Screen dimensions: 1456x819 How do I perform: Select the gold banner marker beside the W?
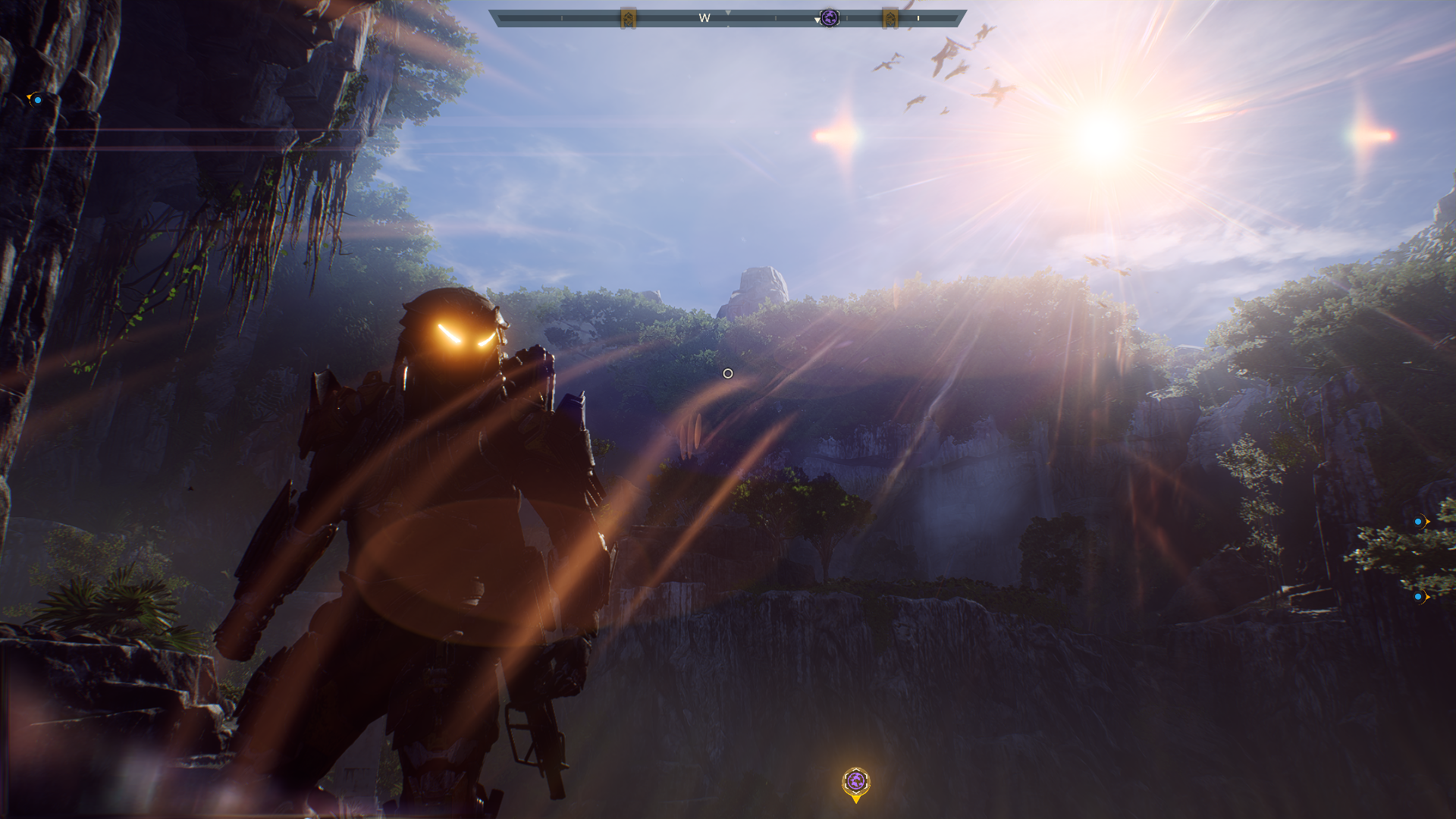point(628,18)
